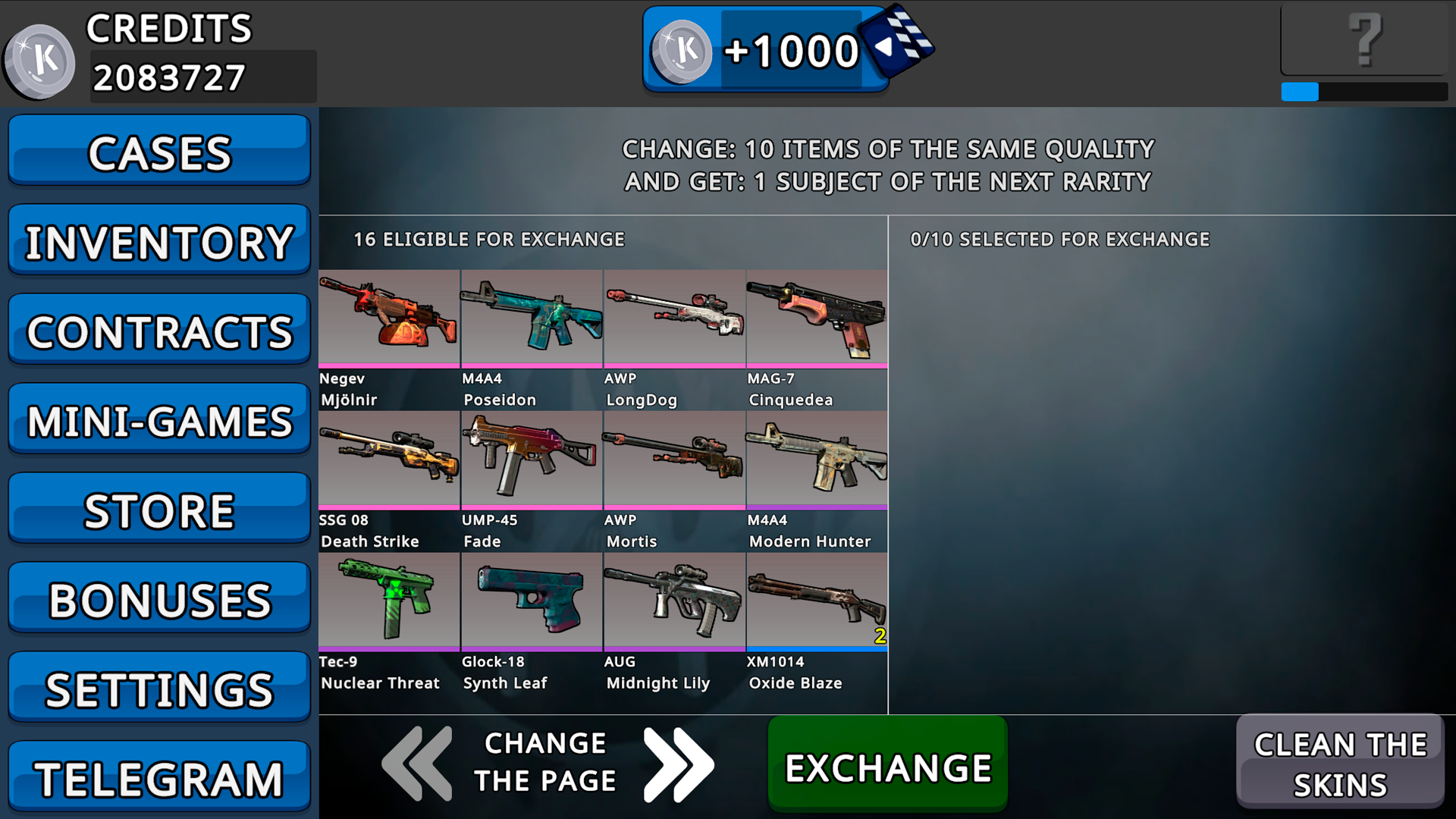Select the SSG 08 Death Strike icon
Viewport: 1456px width, 819px height.
pyautogui.click(x=388, y=459)
